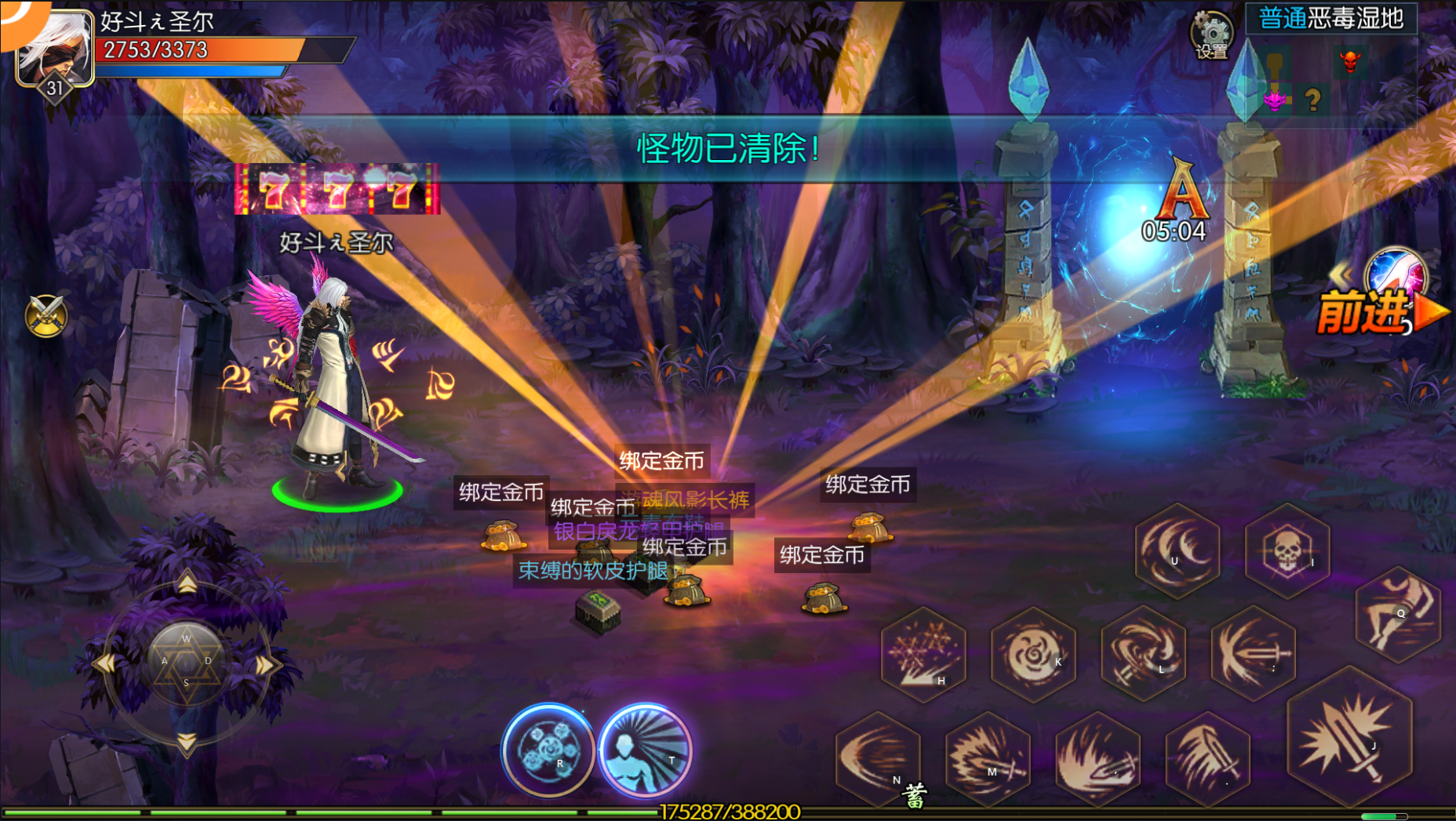
Task: Move right with the joystick arrow
Action: (264, 665)
